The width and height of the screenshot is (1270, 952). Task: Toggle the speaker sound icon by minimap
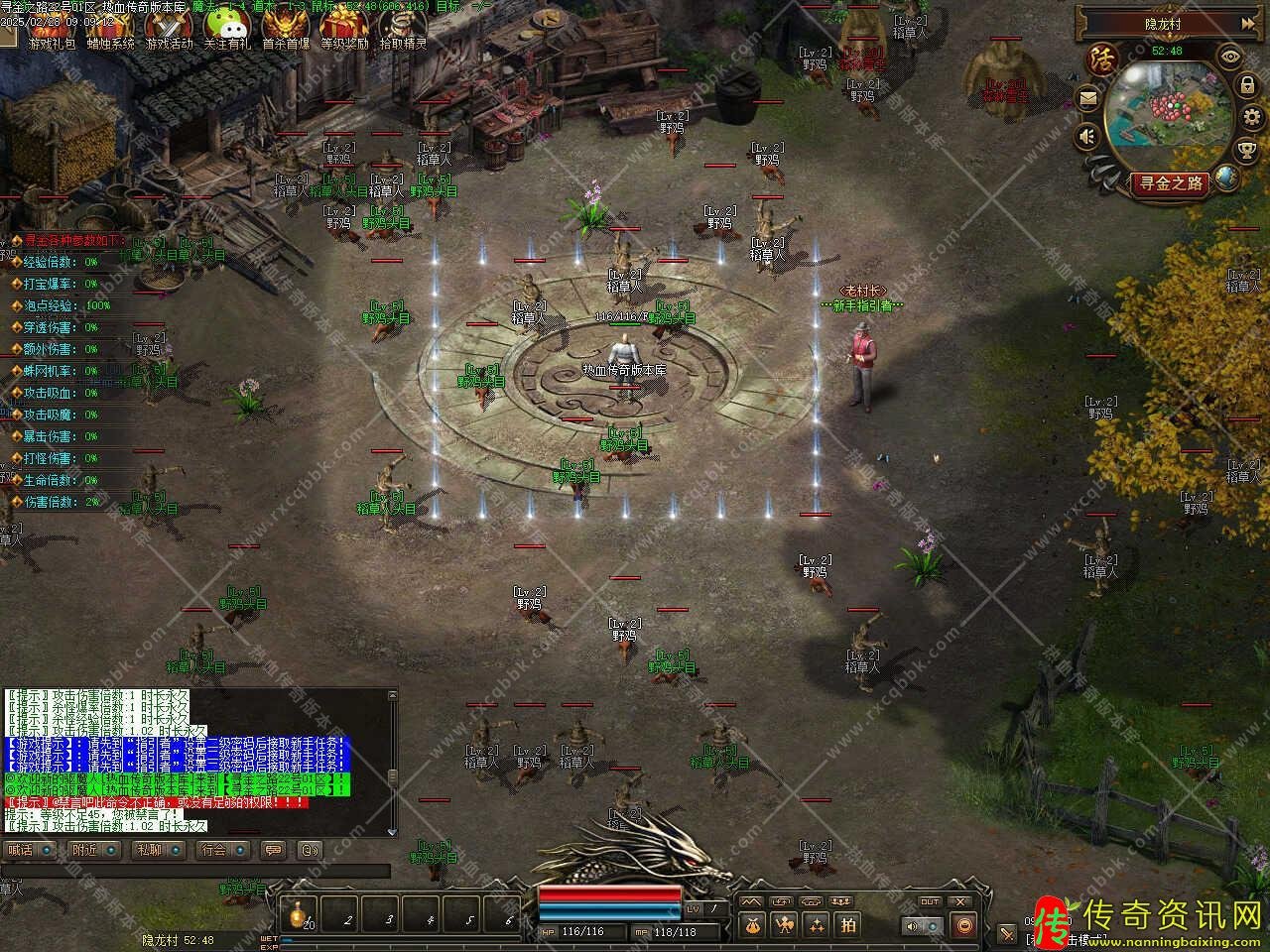pyautogui.click(x=1088, y=136)
